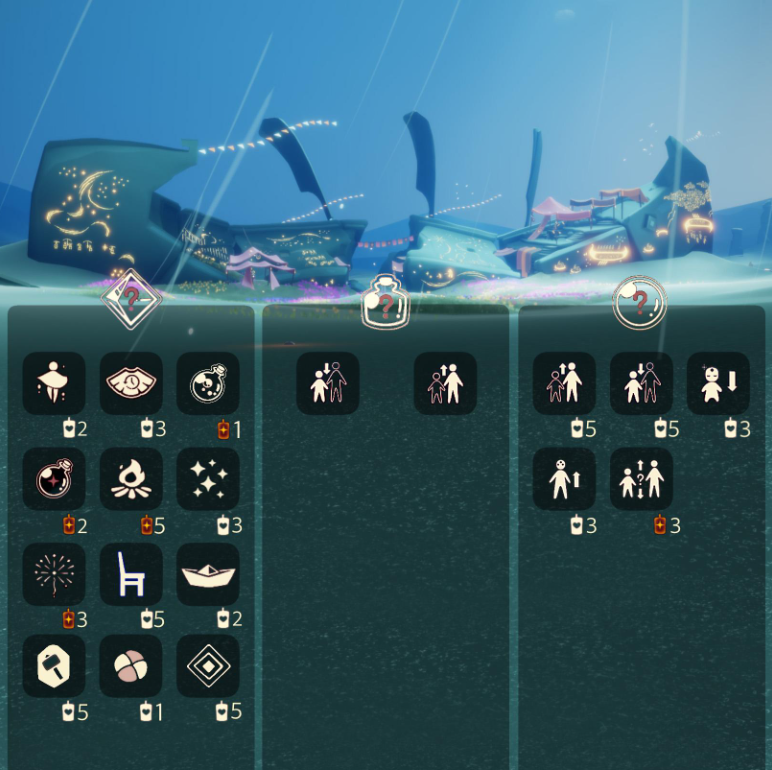Choose the hammer hexagon spell
The height and width of the screenshot is (770, 772).
pyautogui.click(x=54, y=666)
